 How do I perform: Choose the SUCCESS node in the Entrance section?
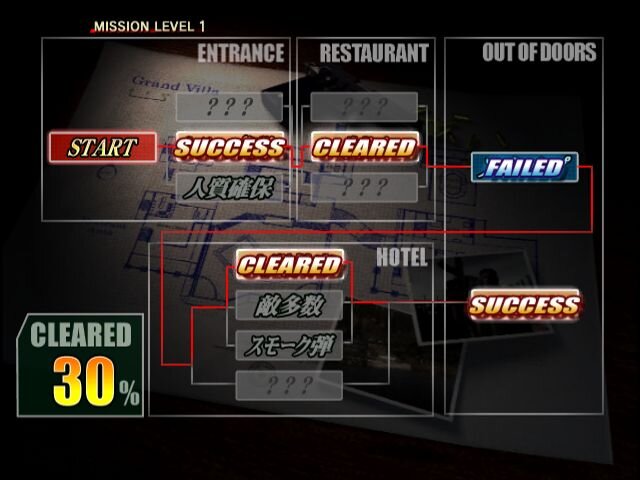tap(229, 148)
